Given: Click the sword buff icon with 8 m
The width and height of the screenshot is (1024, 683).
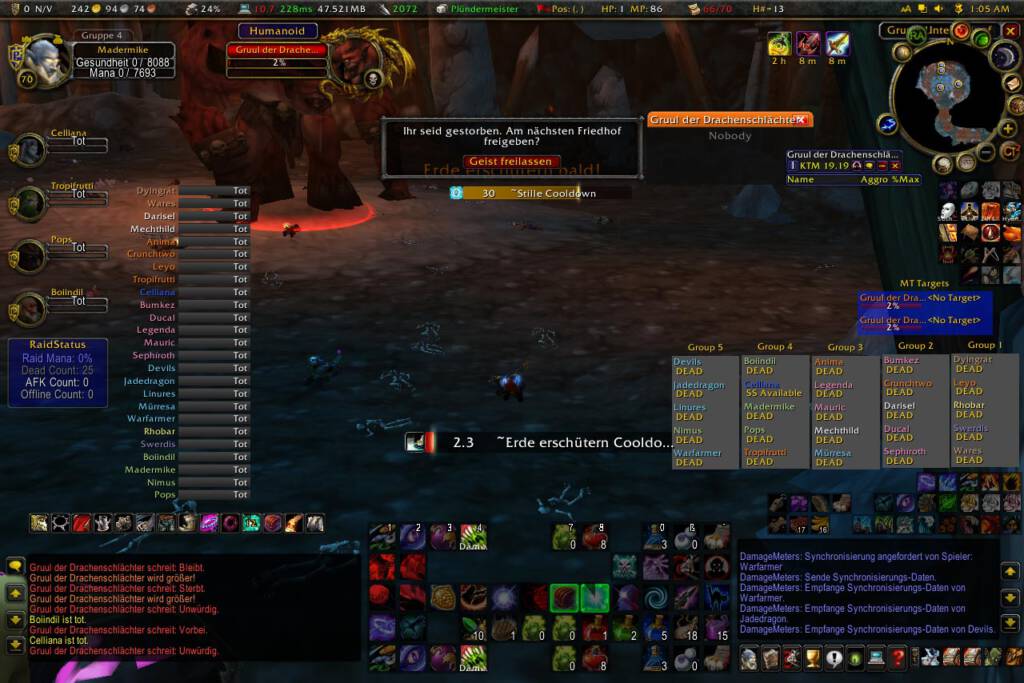Looking at the screenshot, I should [x=837, y=44].
